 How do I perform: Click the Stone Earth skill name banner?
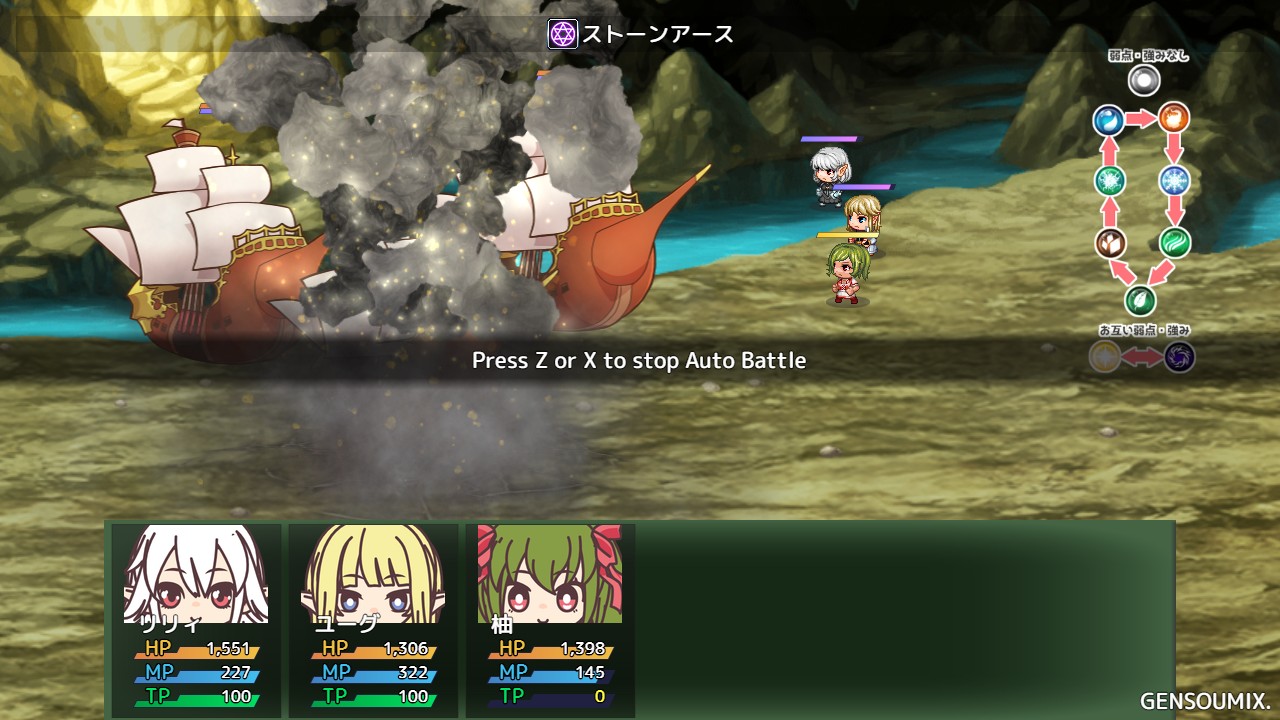(641, 34)
